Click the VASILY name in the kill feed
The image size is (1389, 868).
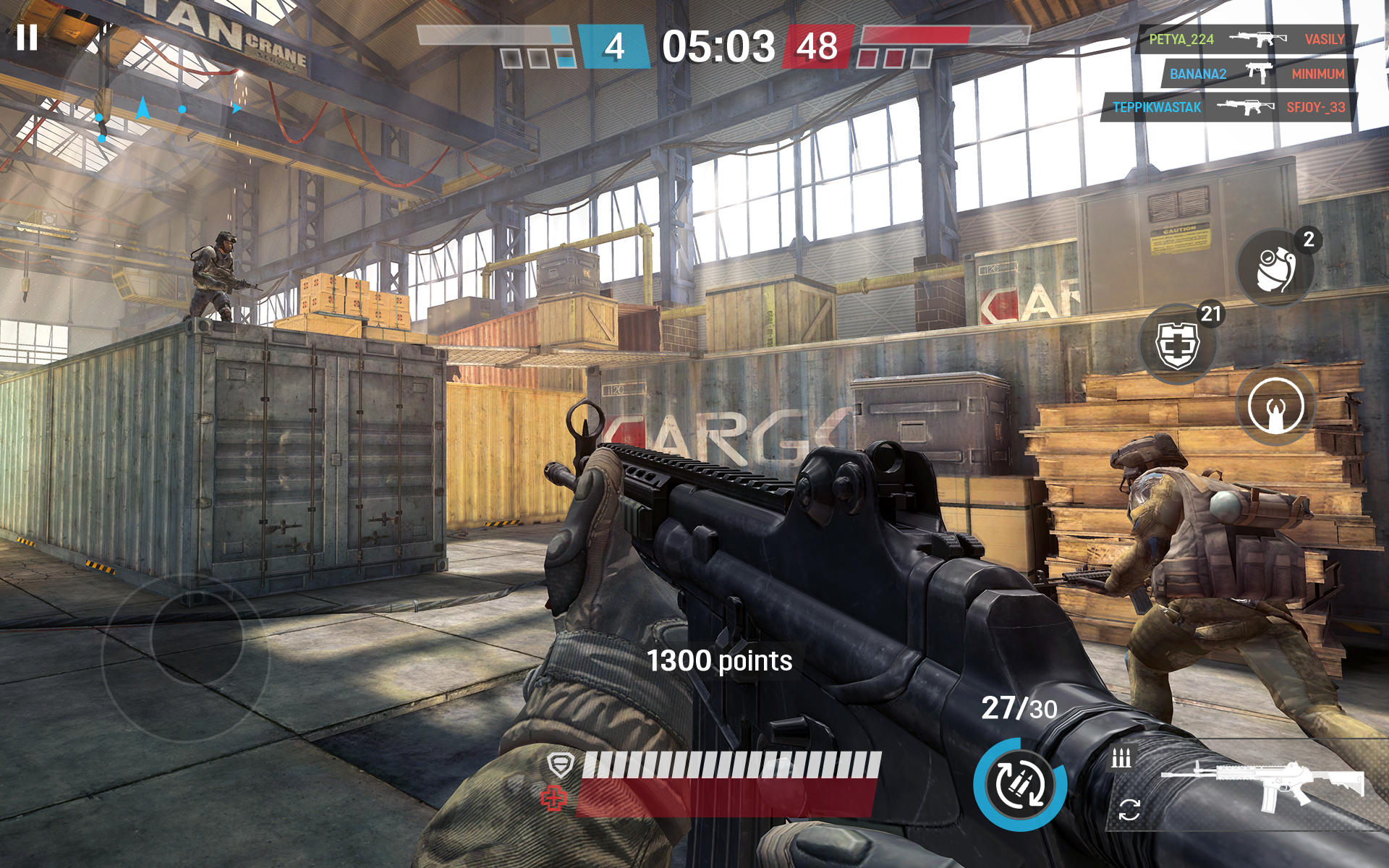[1326, 40]
